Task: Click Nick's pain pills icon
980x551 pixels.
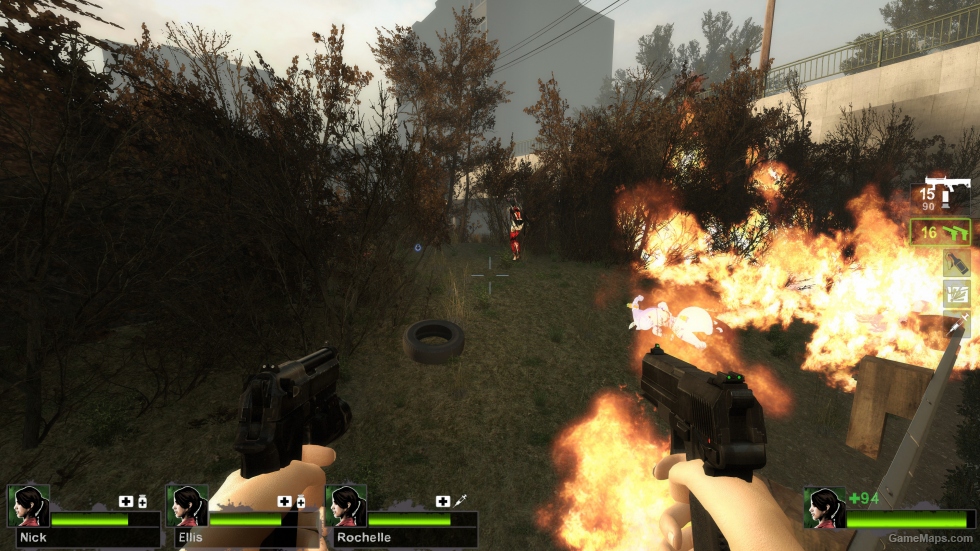Action: coord(142,501)
